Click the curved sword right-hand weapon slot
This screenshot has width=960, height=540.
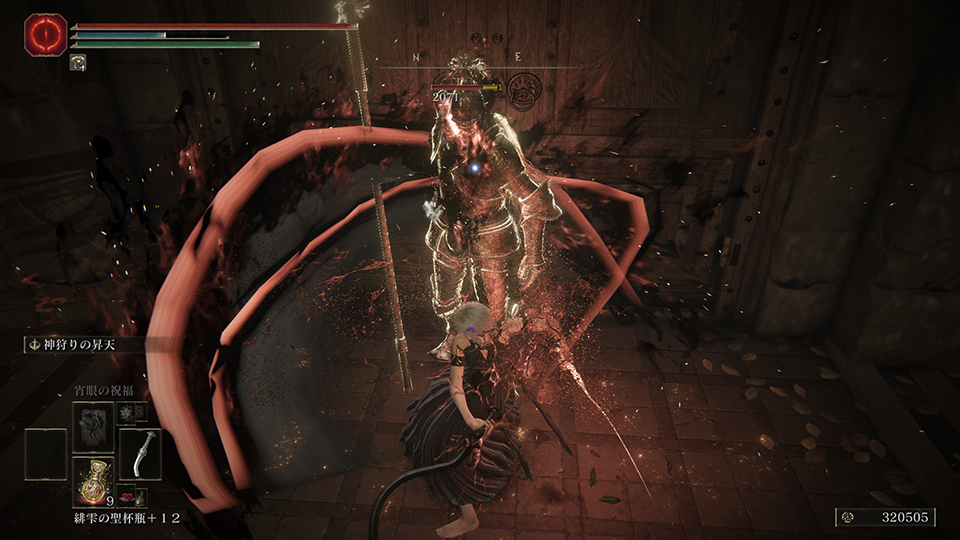tap(139, 454)
